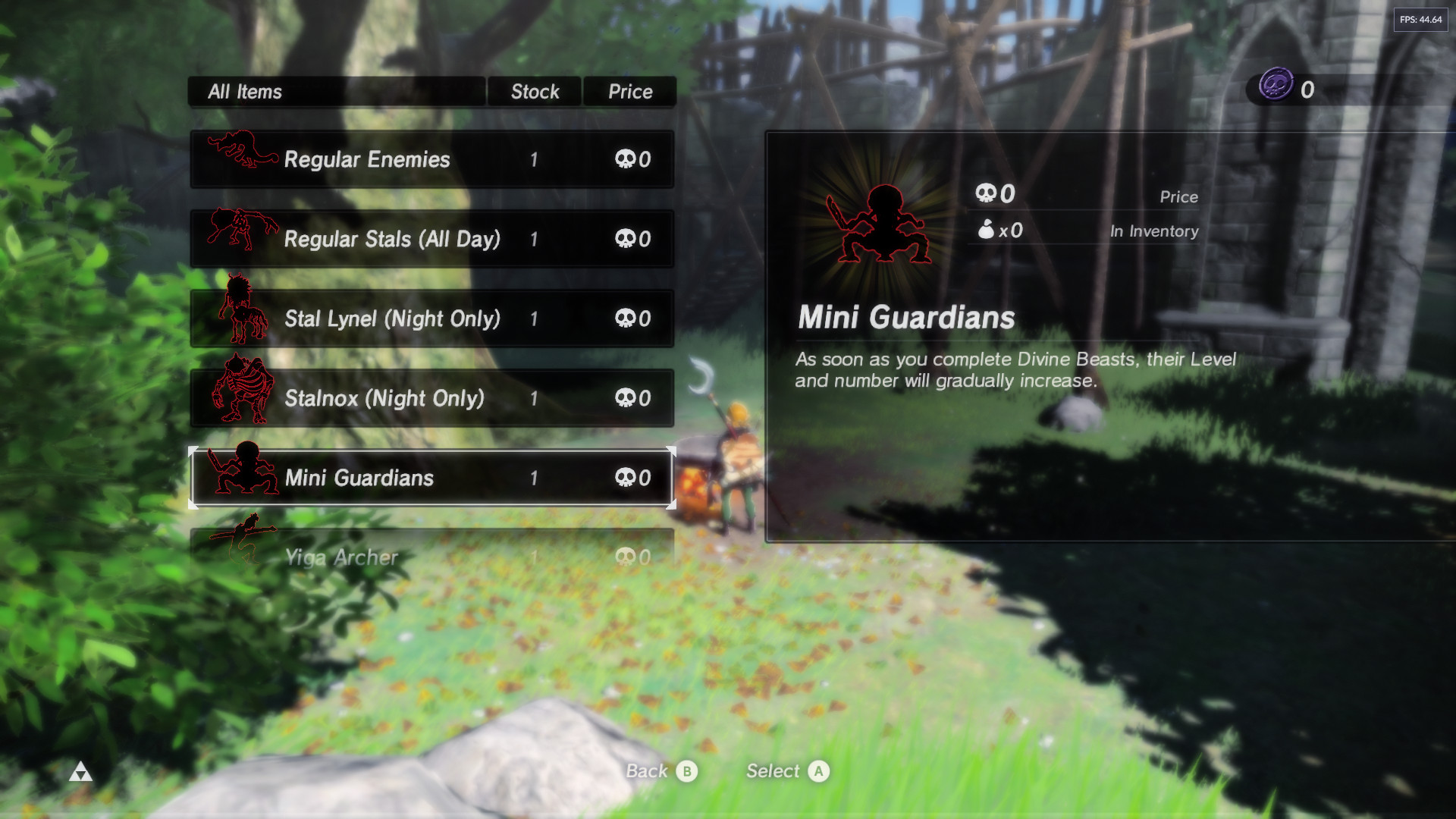Select the Stalnox (Night Only) entry
The height and width of the screenshot is (819, 1456).
(x=431, y=397)
